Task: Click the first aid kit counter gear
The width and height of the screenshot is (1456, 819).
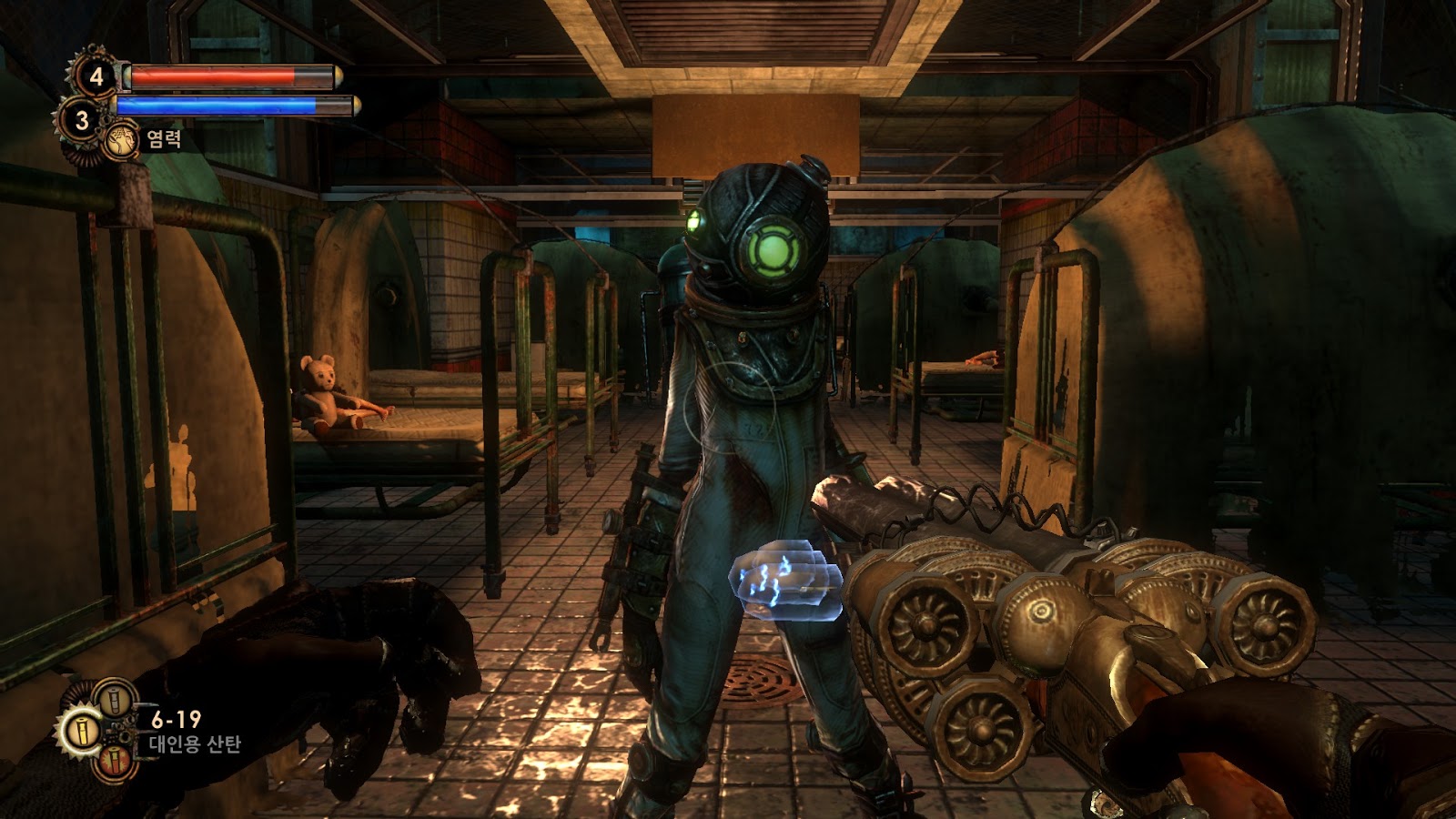Action: pyautogui.click(x=95, y=77)
